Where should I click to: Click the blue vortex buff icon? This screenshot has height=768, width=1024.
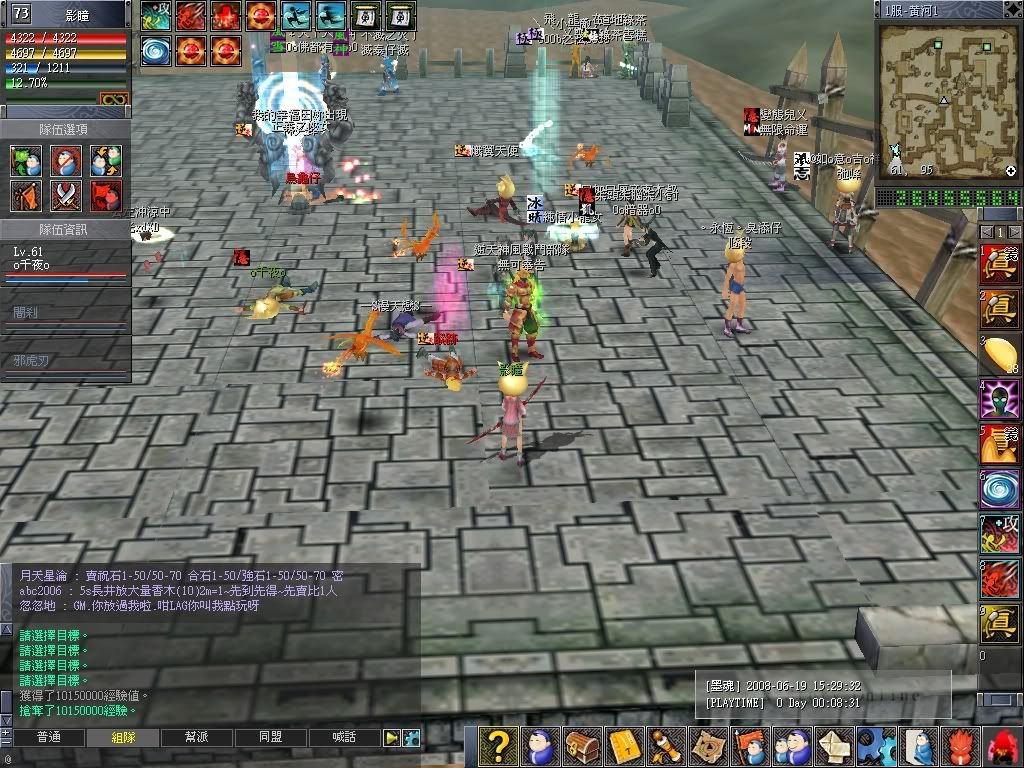pyautogui.click(x=156, y=49)
